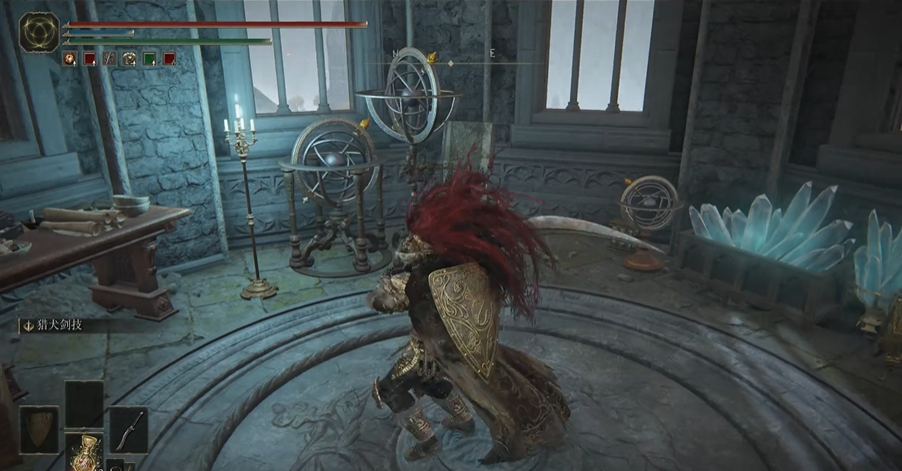Inspect the orange round buff icon
Screen dimensions: 902x471
(x=69, y=59)
